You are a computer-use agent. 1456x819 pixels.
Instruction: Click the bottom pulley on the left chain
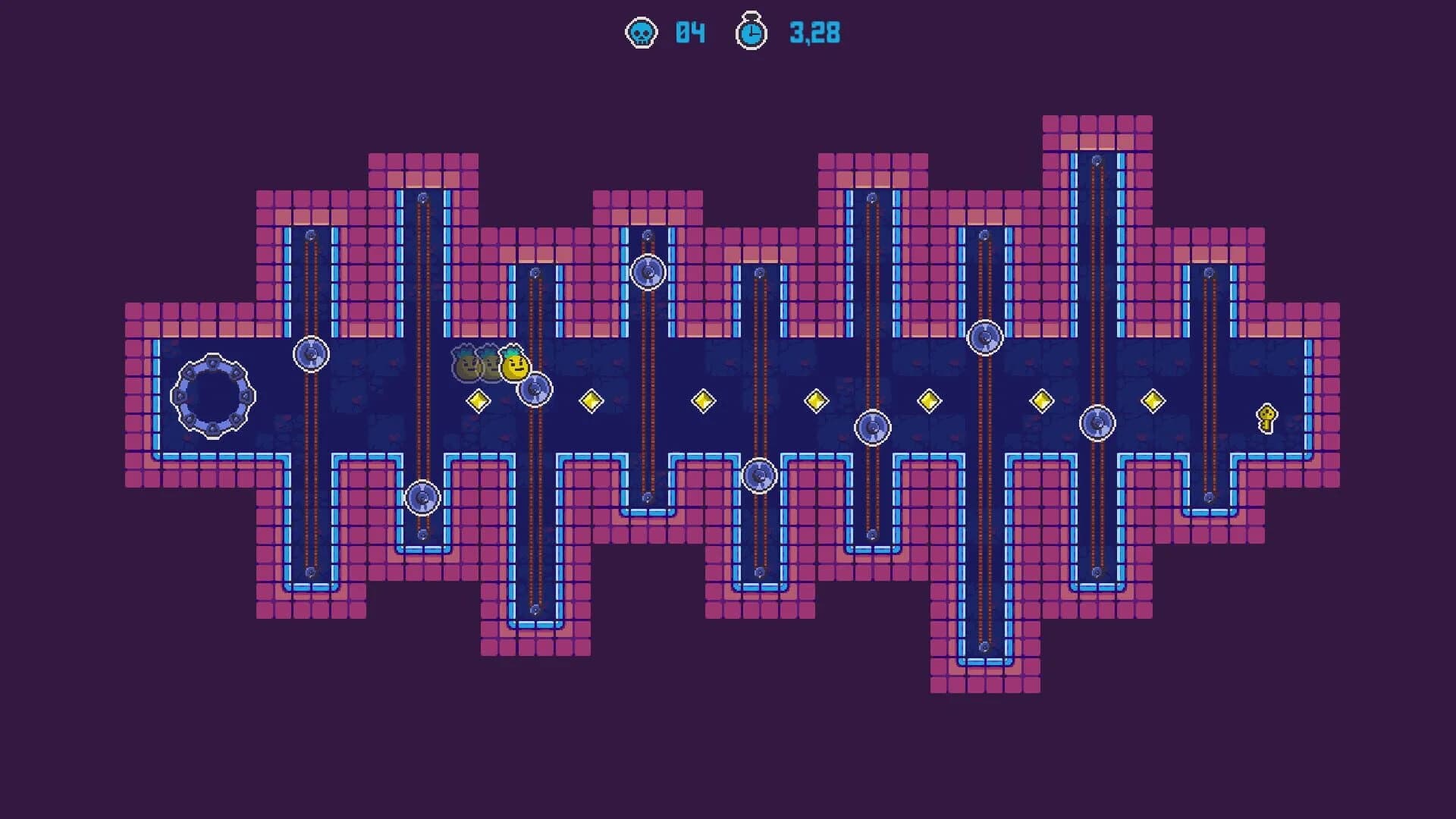pos(422,498)
